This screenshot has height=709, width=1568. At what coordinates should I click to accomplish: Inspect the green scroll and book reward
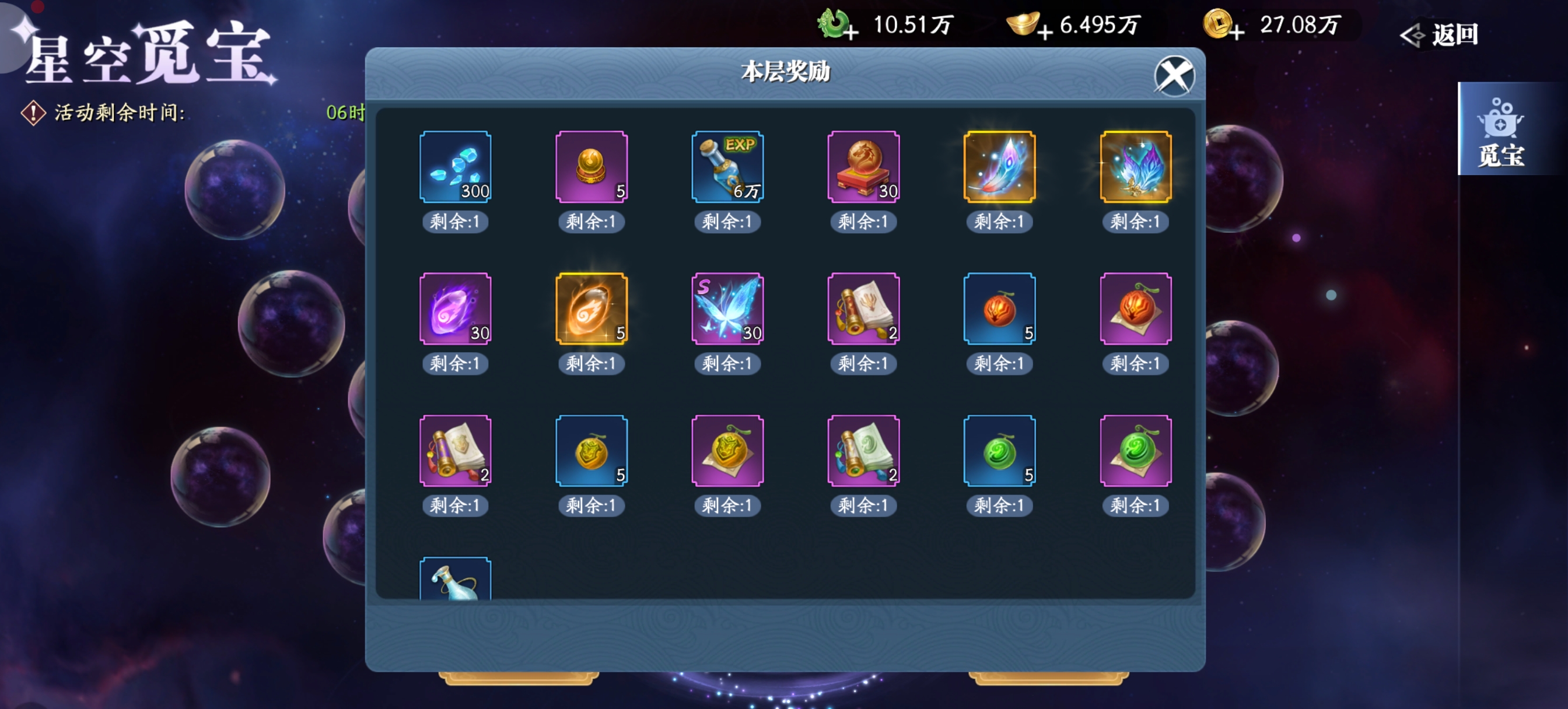[863, 451]
